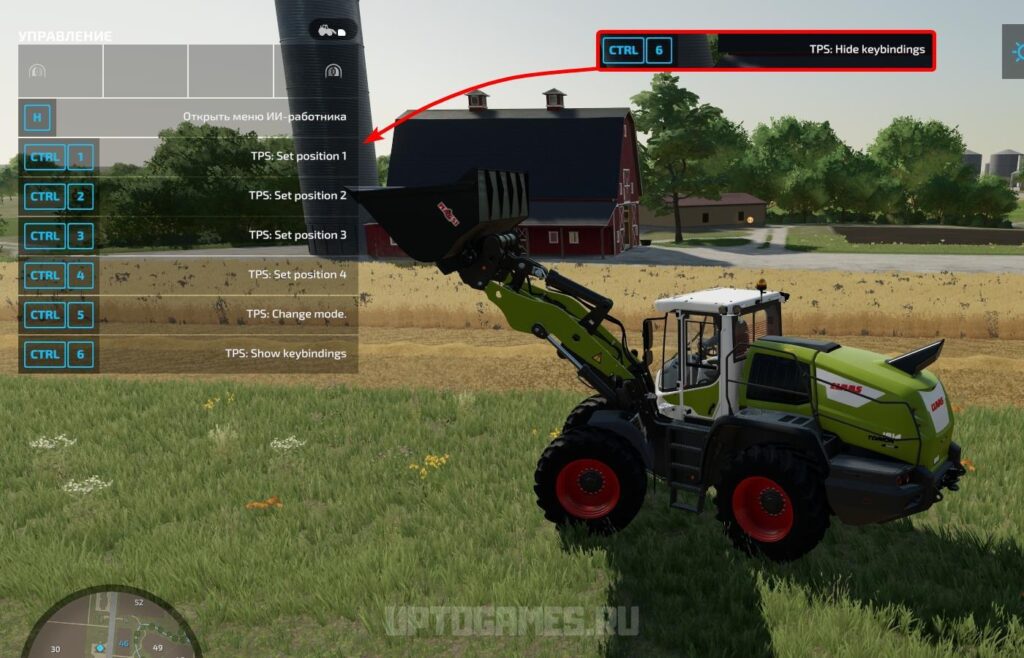This screenshot has height=658, width=1024.
Task: Choose the 'TPS: Set position 1' entry
Action: click(188, 156)
